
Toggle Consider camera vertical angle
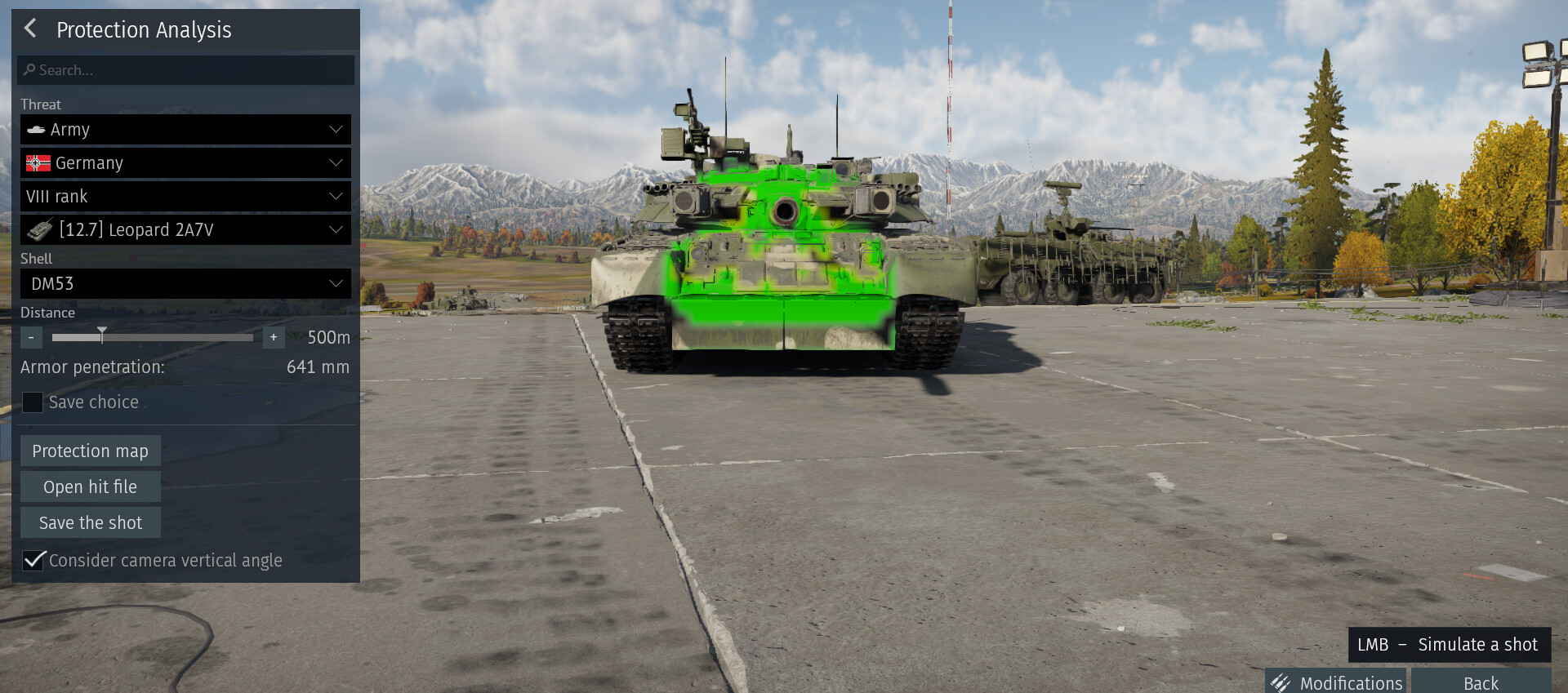point(33,560)
